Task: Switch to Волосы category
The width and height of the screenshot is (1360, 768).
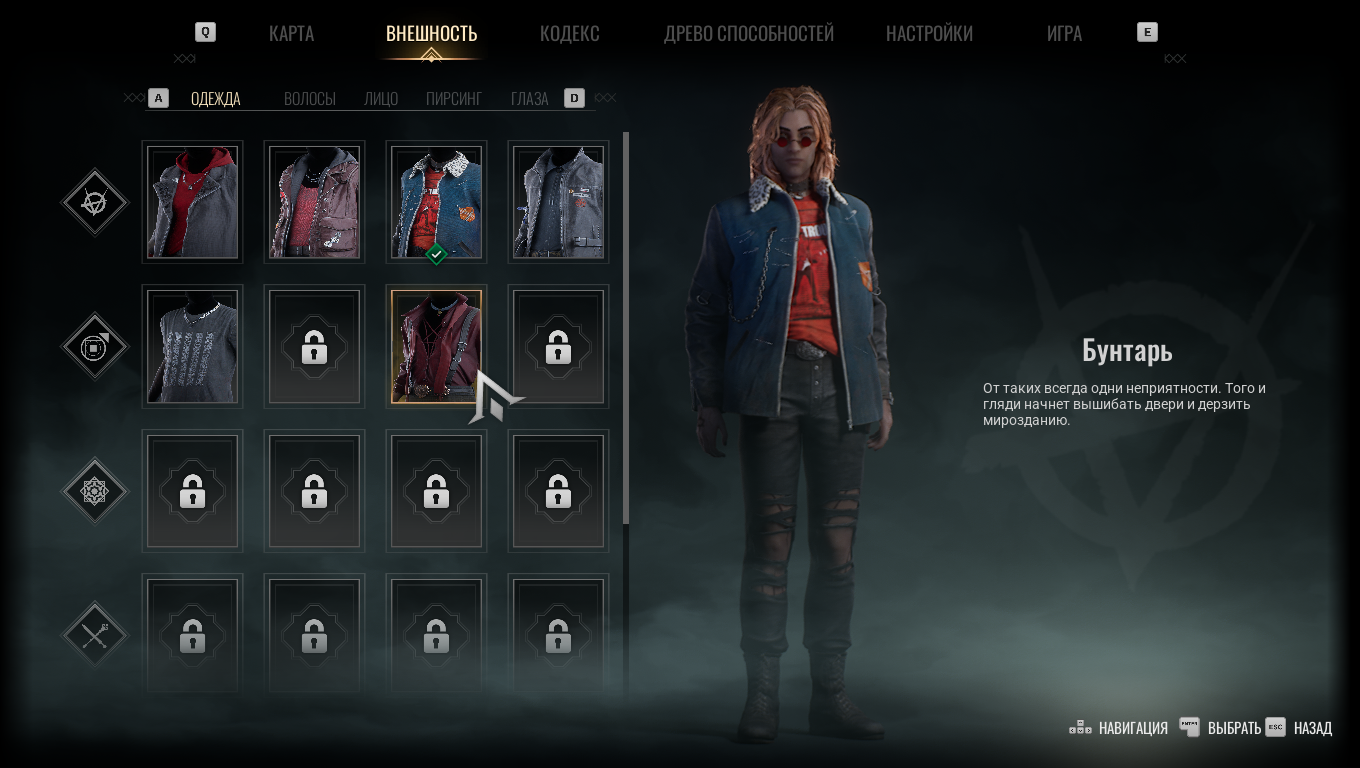Action: coord(309,98)
